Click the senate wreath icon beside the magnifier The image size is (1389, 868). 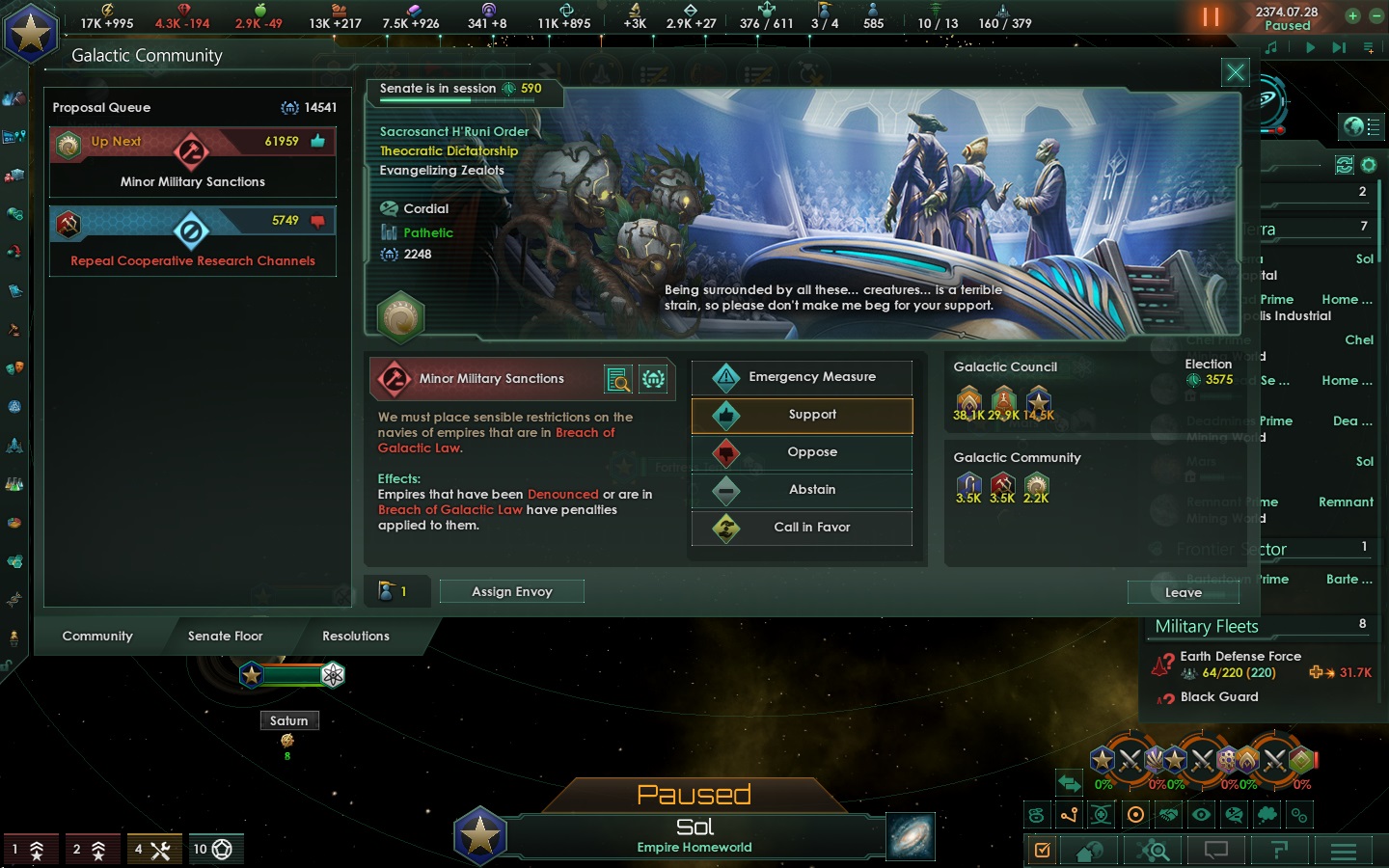[654, 379]
